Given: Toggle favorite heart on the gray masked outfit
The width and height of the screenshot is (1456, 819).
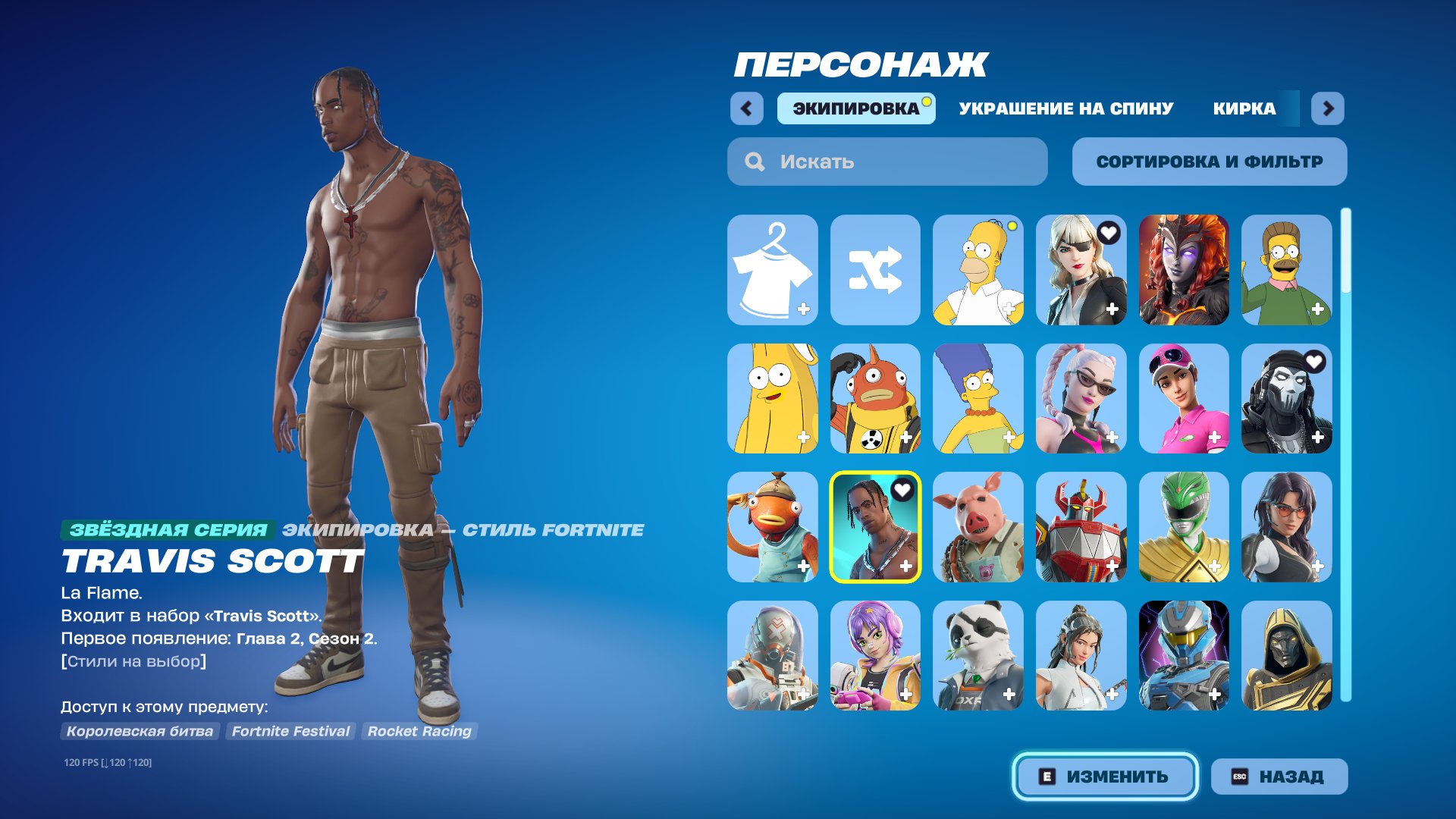Looking at the screenshot, I should tap(1315, 362).
